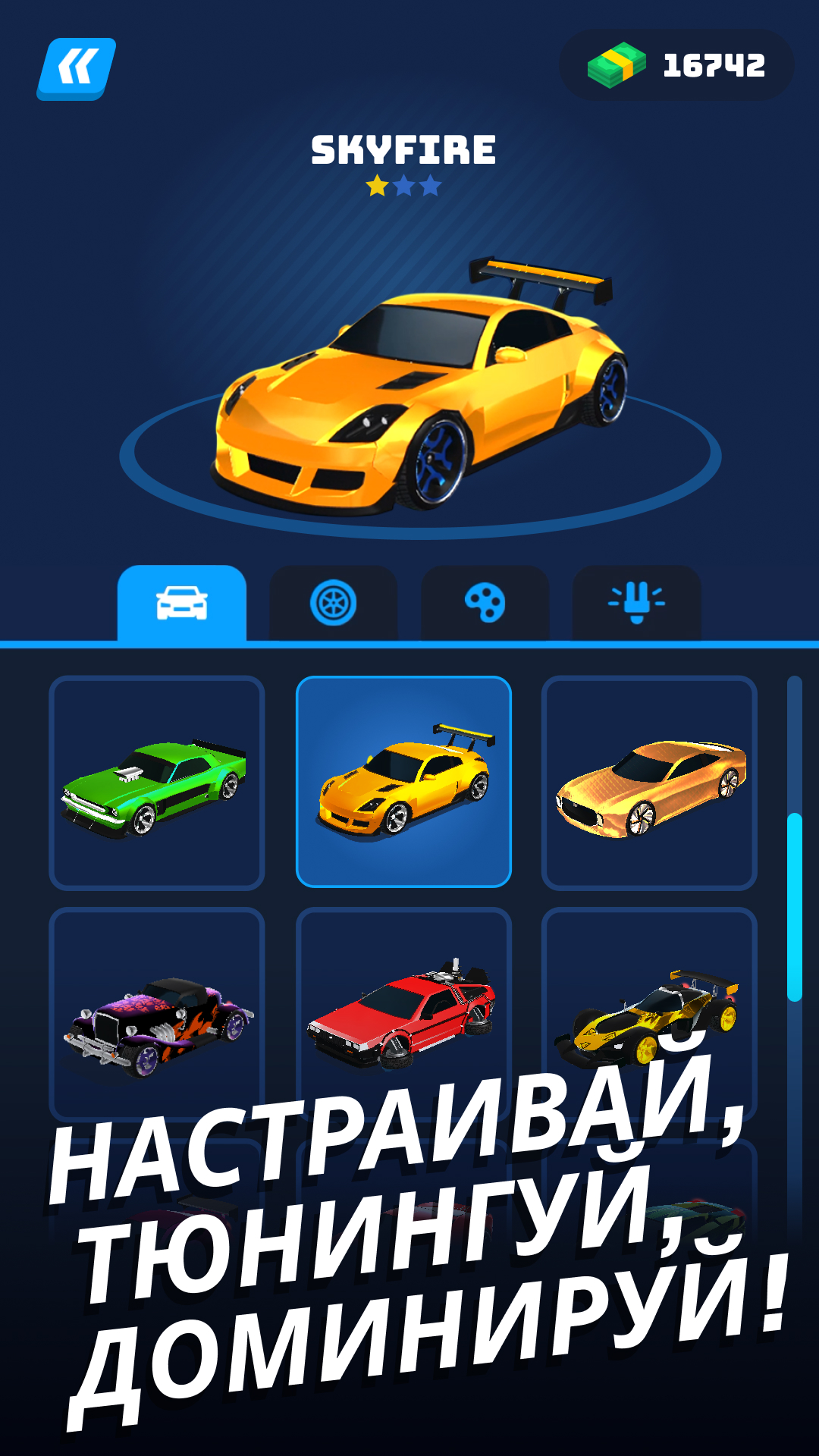Screen dimensions: 819x1456
Task: Switch to the paint palette tab
Action: click(x=485, y=604)
